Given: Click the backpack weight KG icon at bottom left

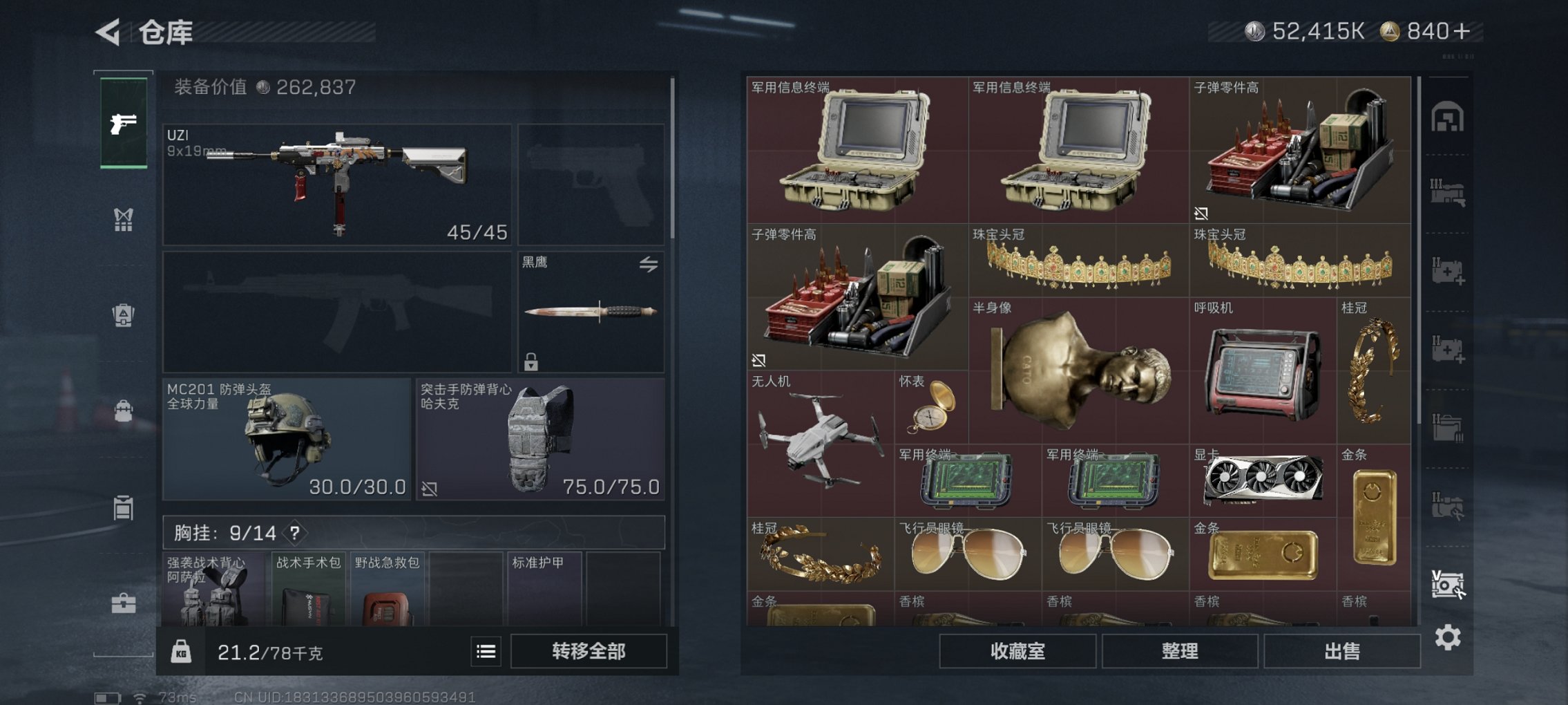Looking at the screenshot, I should pos(180,652).
